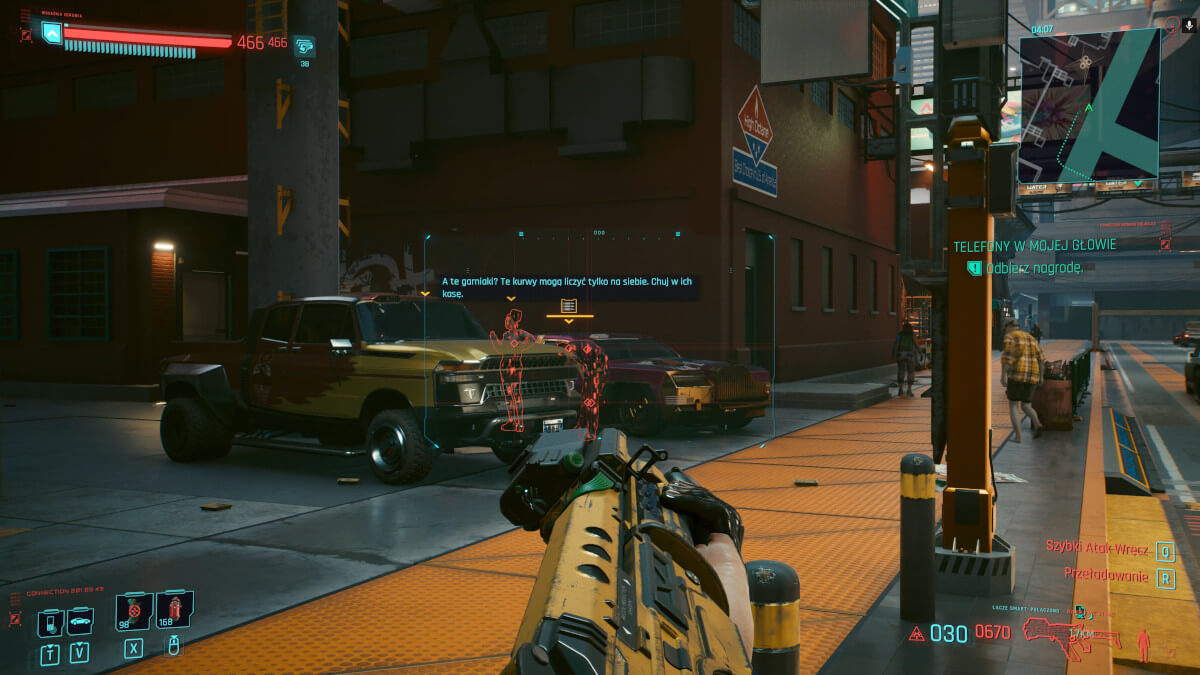Click the player level badge beside health bar
The height and width of the screenshot is (675, 1200).
pyautogui.click(x=51, y=34)
